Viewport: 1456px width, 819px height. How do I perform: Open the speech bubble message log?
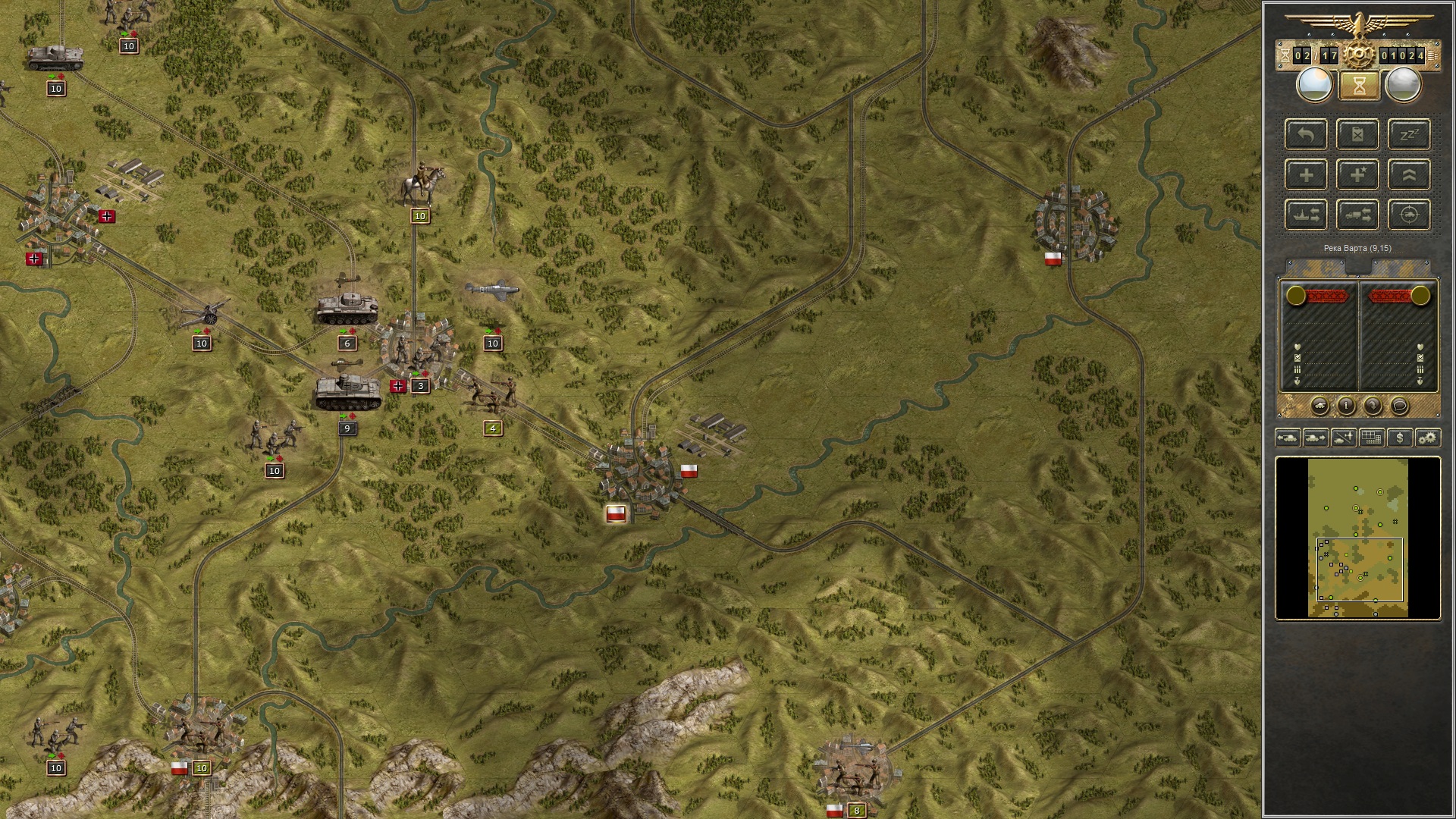click(1400, 406)
